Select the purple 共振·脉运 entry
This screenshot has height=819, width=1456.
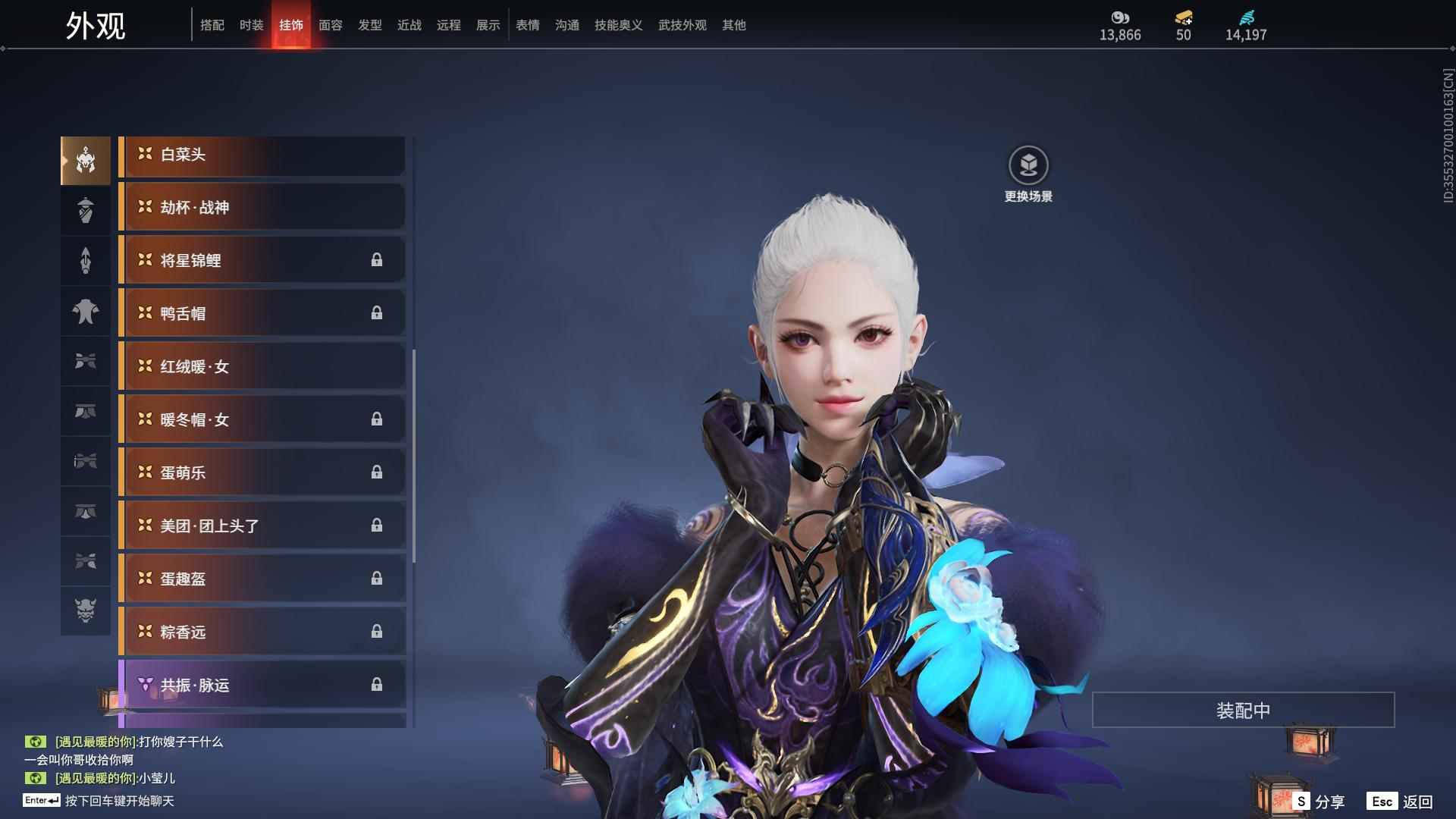(x=262, y=686)
